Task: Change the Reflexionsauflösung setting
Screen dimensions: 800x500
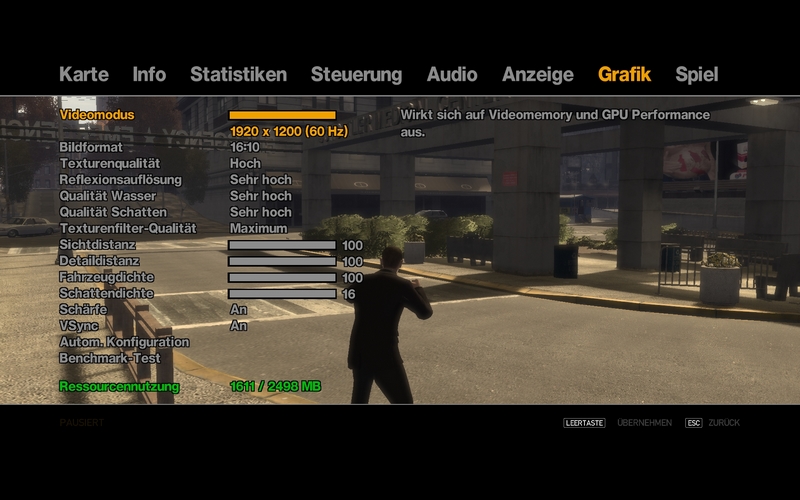Action: [x=120, y=179]
